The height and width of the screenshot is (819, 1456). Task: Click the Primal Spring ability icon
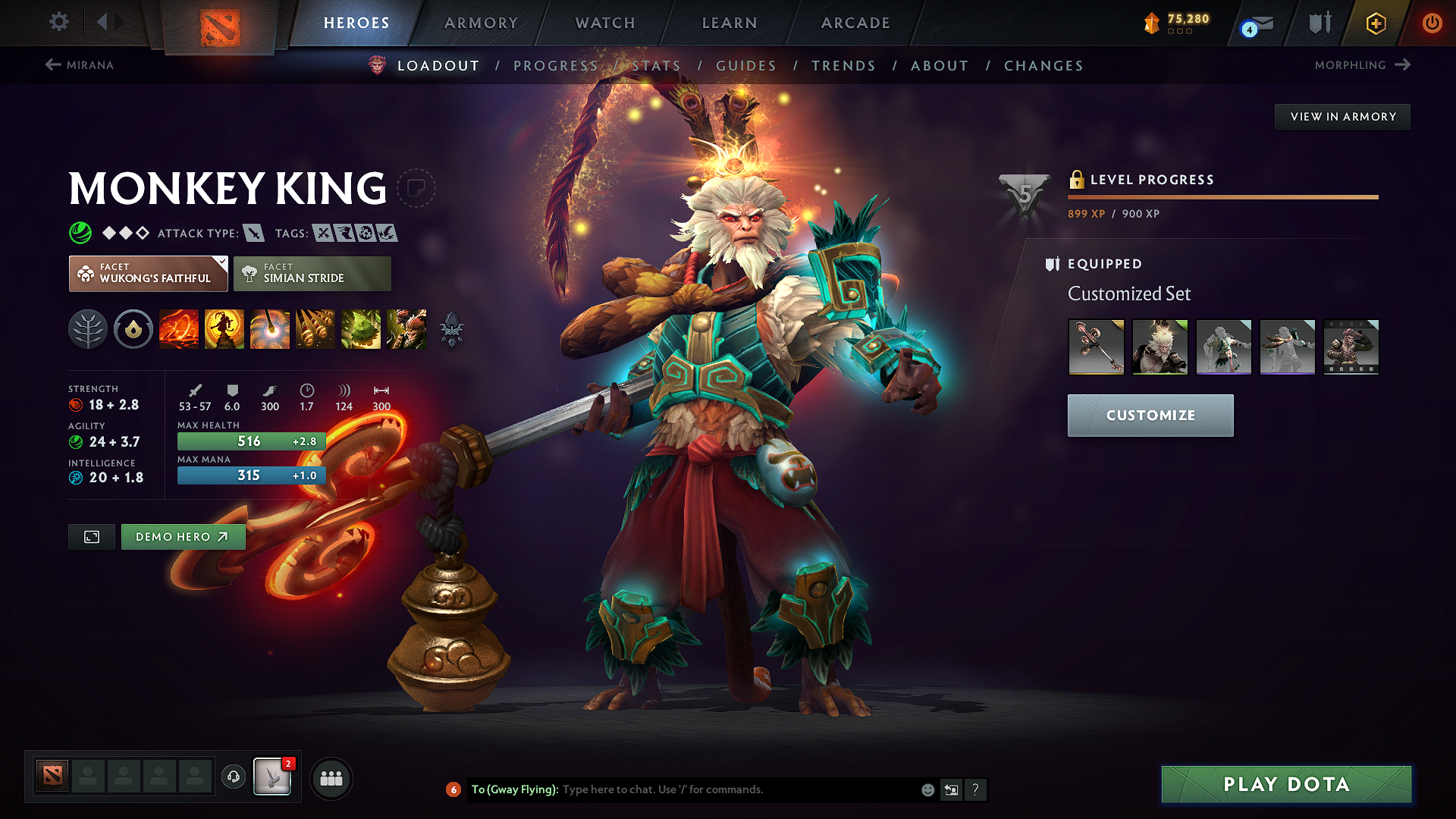[x=270, y=329]
